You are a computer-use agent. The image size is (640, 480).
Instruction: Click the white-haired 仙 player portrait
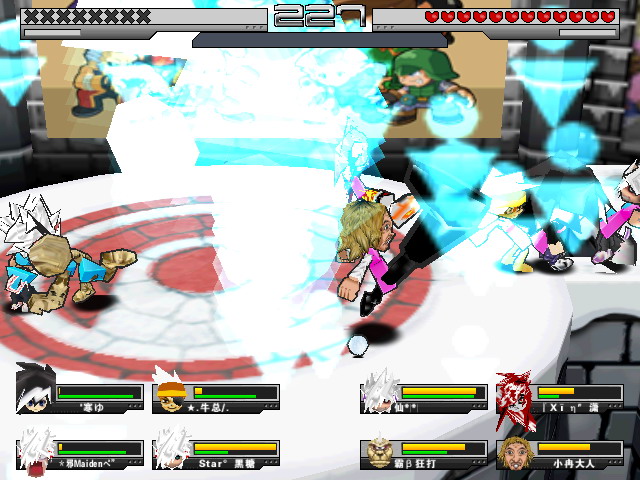click(x=379, y=392)
